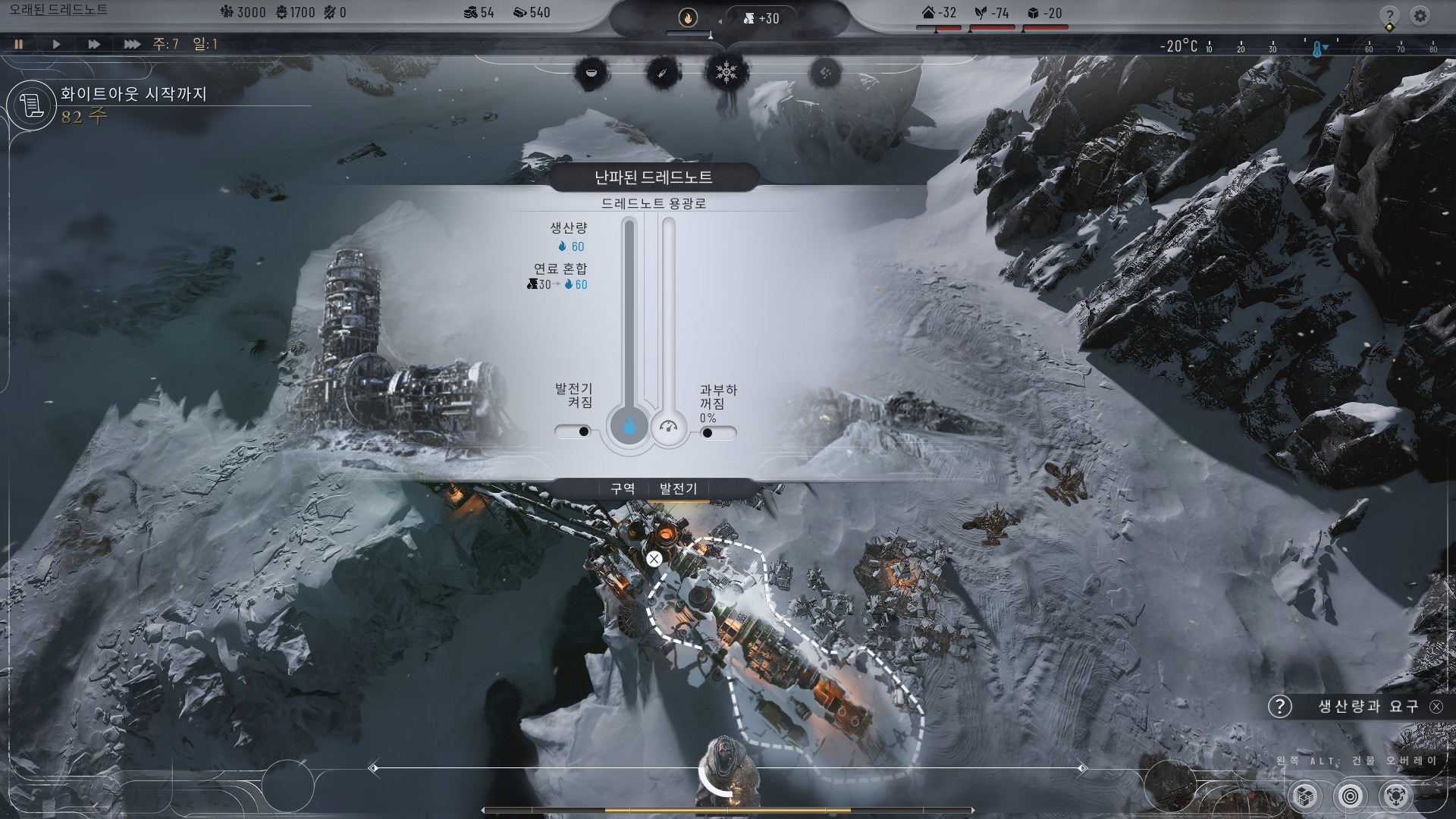
Task: Pause the game speed
Action: tap(19, 44)
